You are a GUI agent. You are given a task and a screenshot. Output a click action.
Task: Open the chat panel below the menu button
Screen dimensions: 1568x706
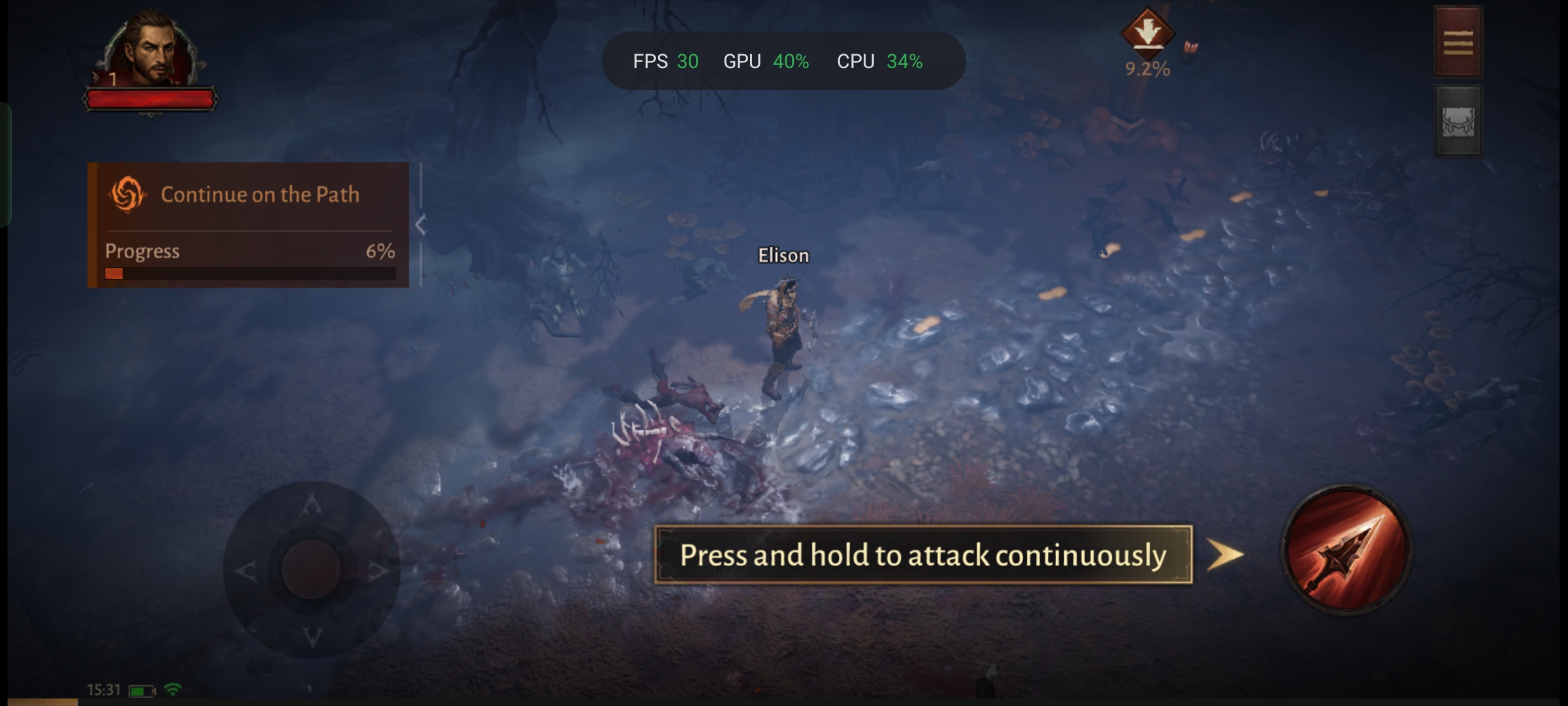tap(1458, 122)
